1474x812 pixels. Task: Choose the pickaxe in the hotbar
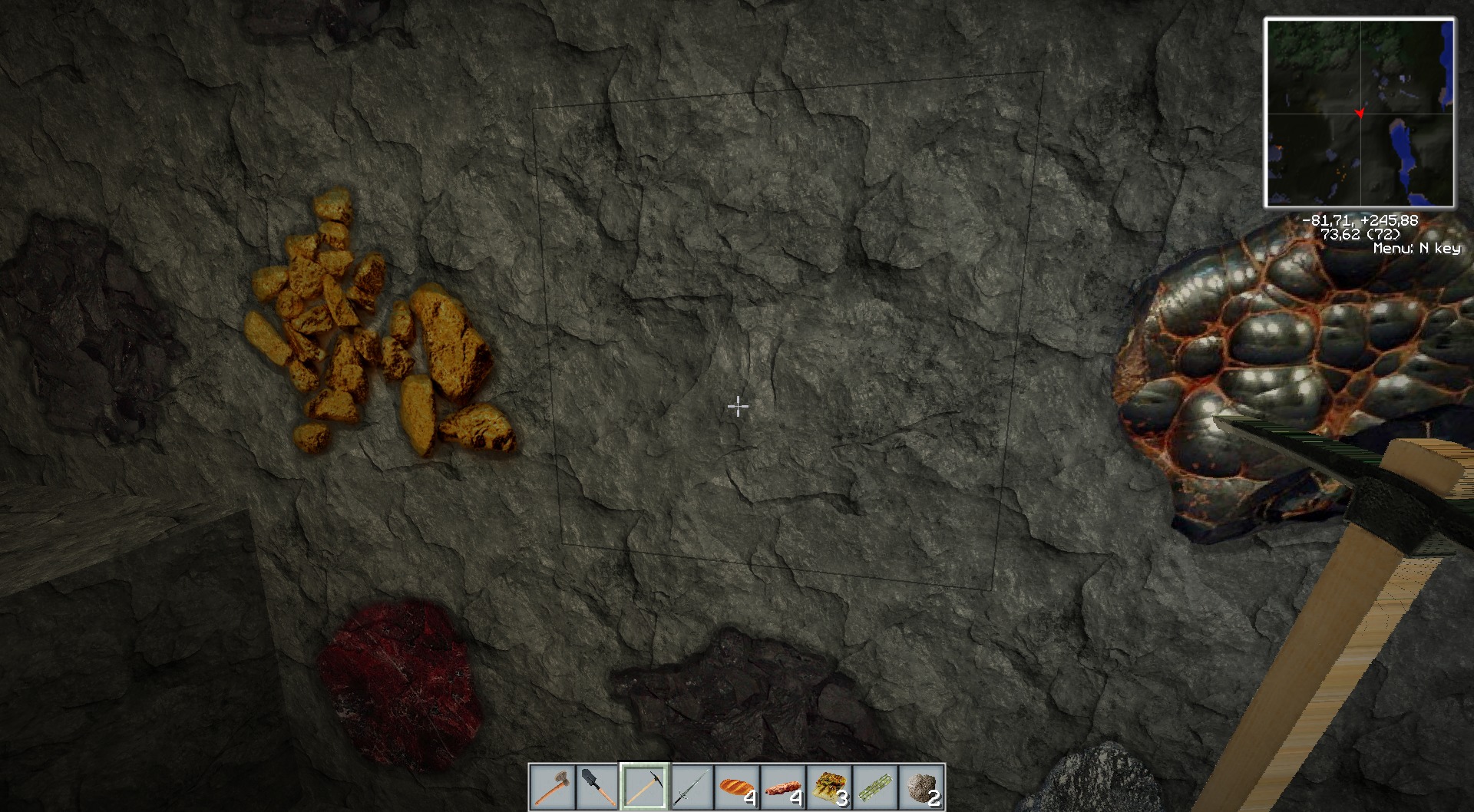(x=644, y=787)
